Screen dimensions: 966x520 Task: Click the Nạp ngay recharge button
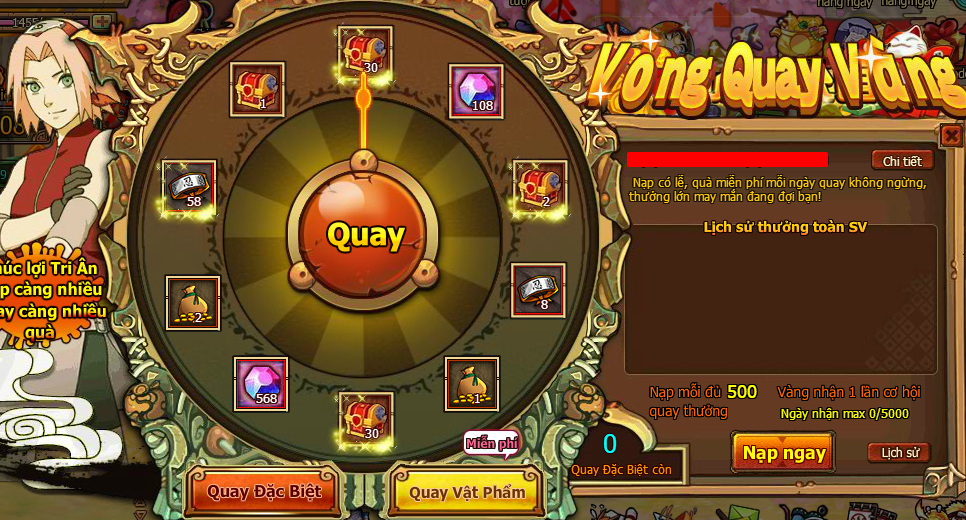click(784, 453)
